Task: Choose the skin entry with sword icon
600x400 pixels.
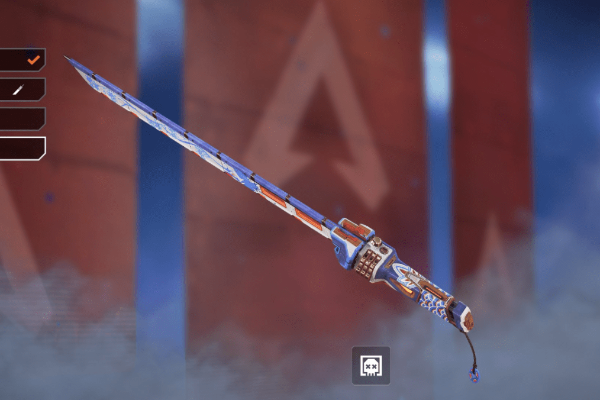Action: [x=22, y=89]
